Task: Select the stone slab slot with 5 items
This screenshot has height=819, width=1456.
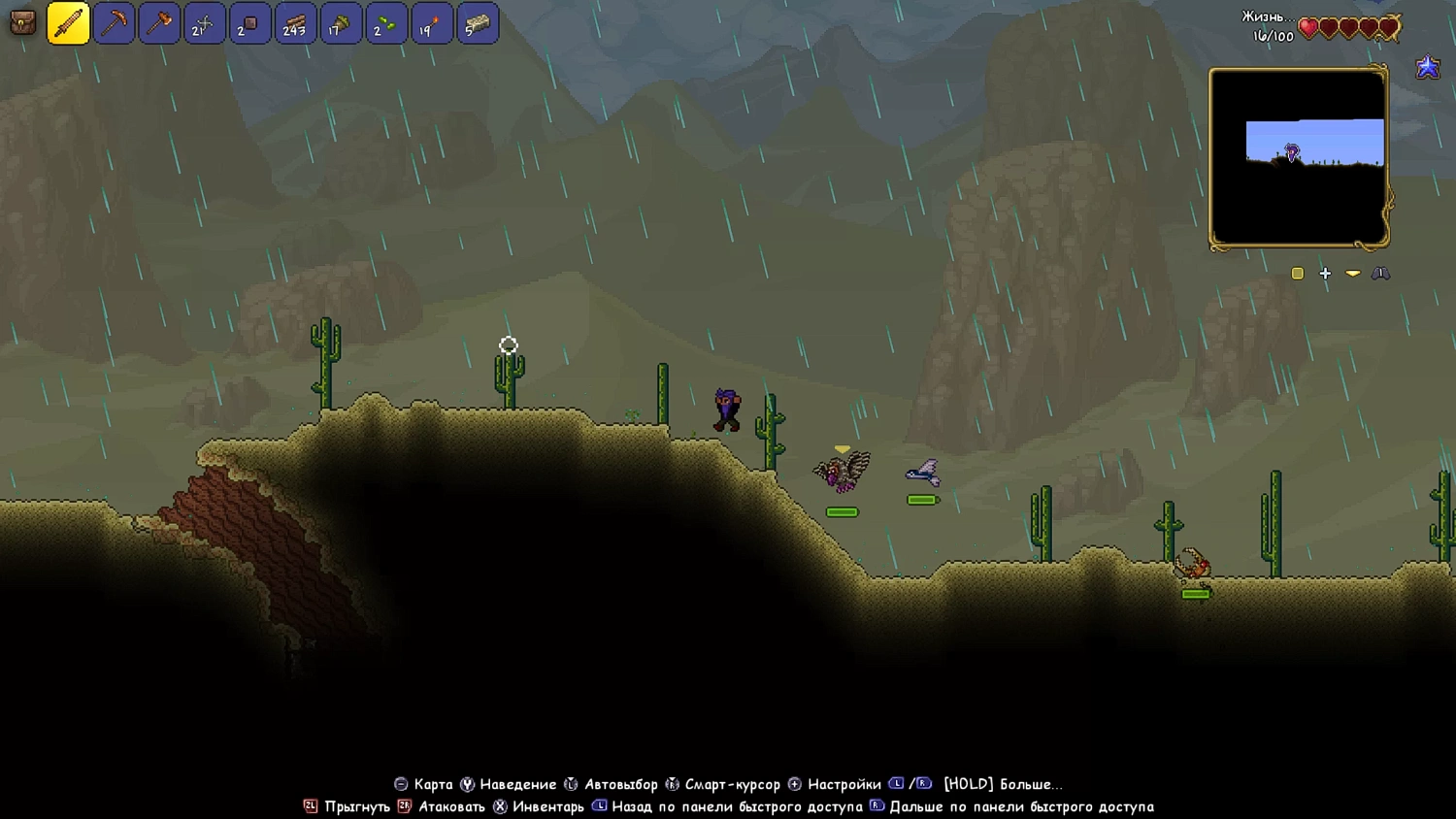Action: (x=478, y=23)
